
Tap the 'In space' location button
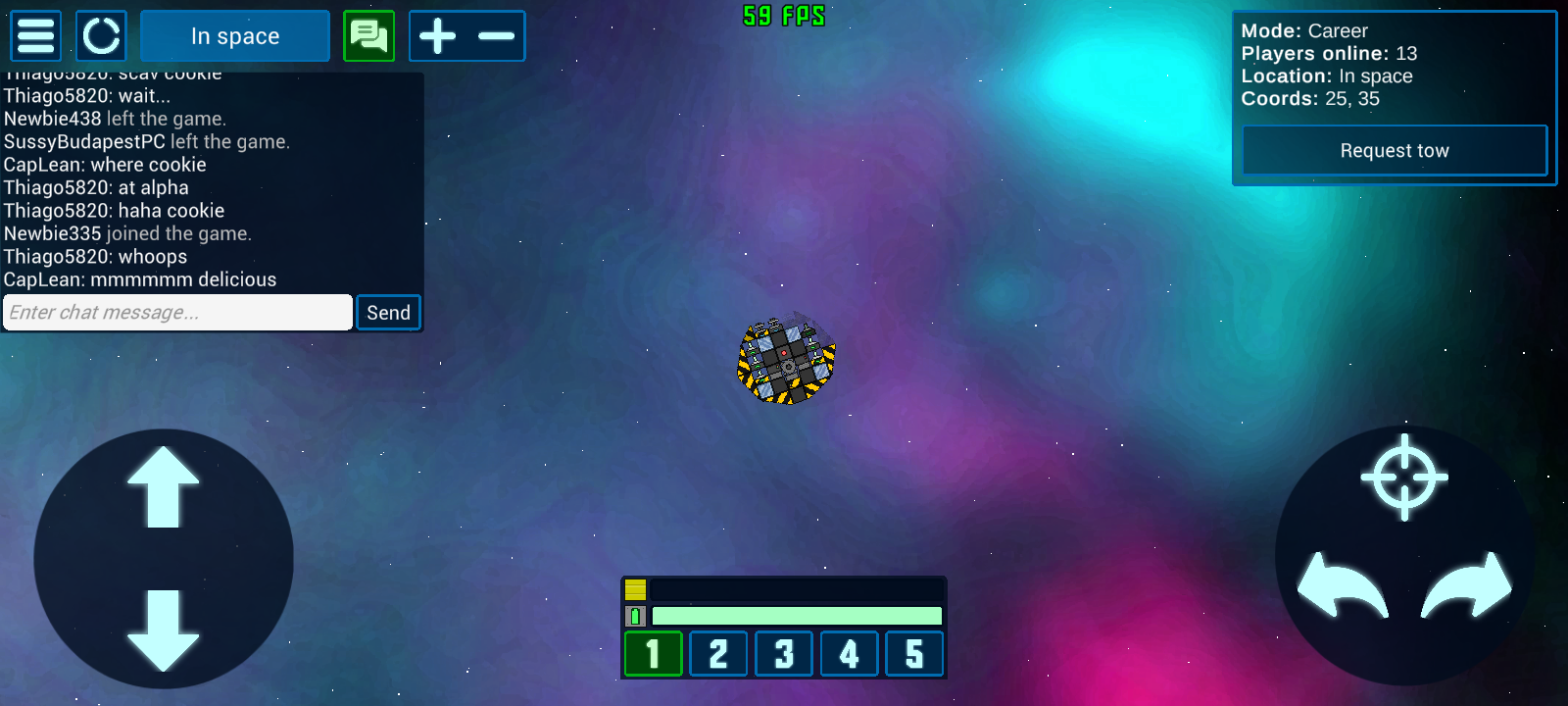235,36
